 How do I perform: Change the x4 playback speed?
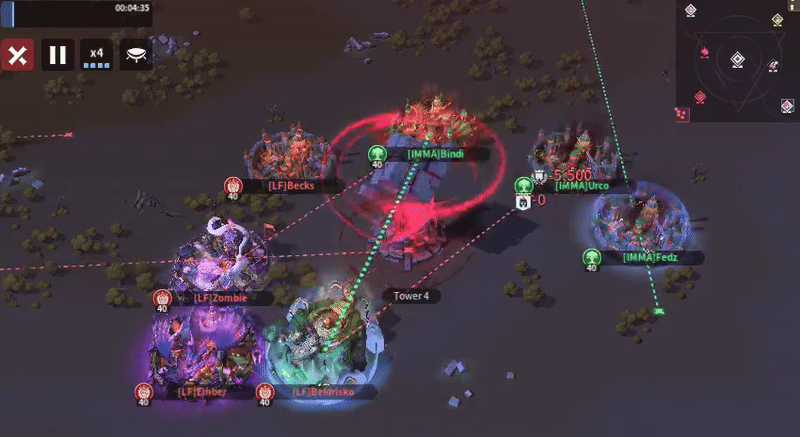click(97, 55)
